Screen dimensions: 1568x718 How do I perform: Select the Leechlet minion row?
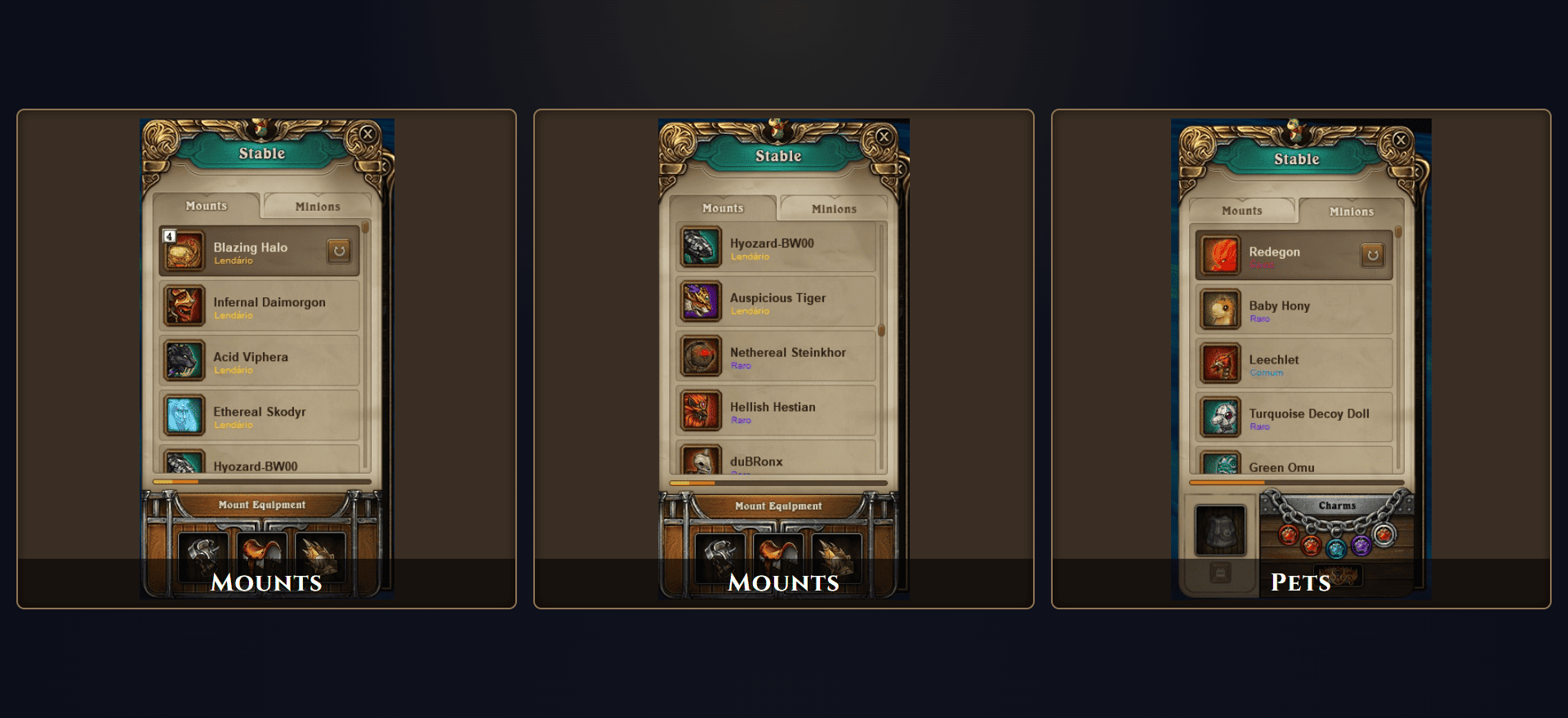pyautogui.click(x=1274, y=363)
